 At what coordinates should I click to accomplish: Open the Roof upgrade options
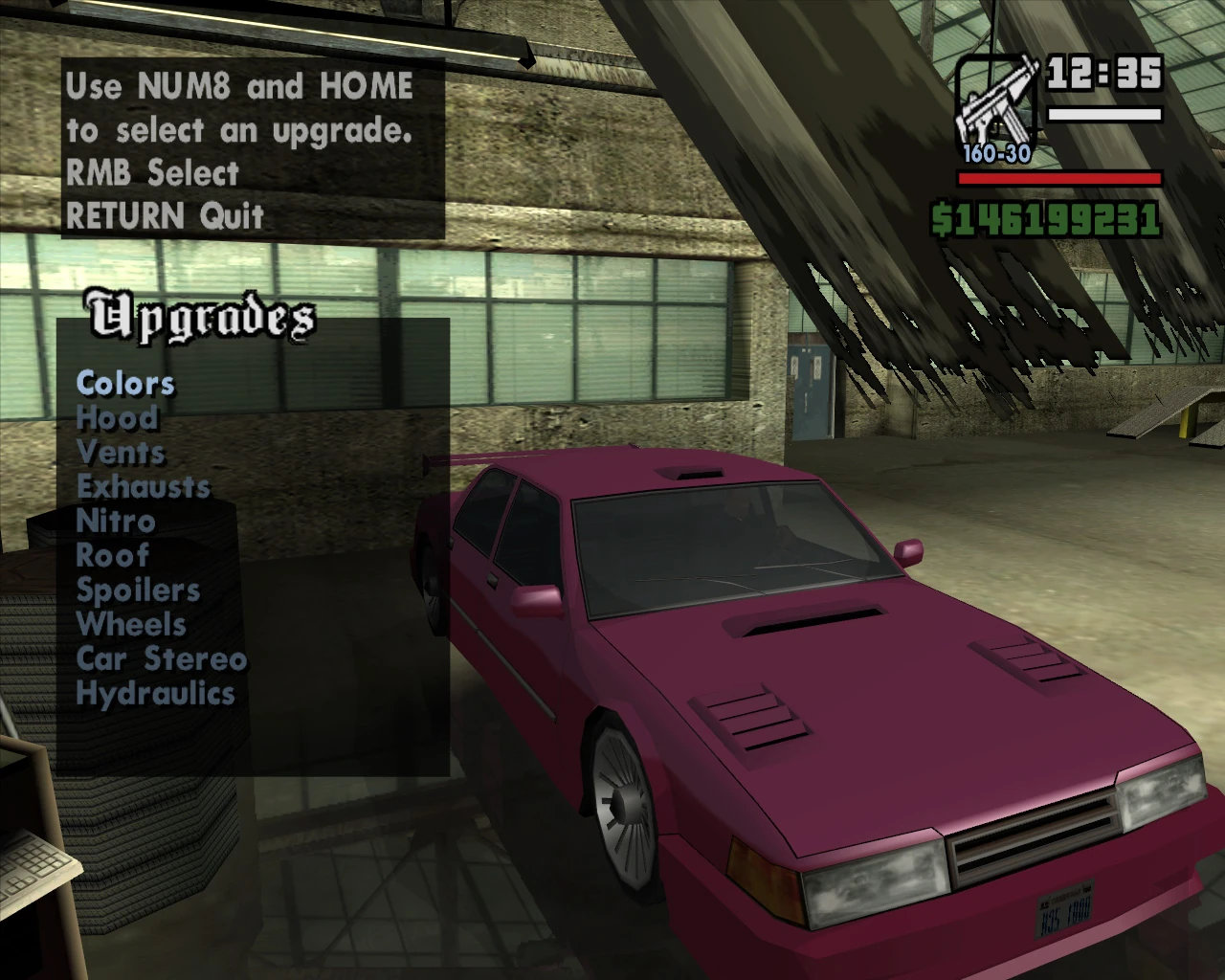113,556
